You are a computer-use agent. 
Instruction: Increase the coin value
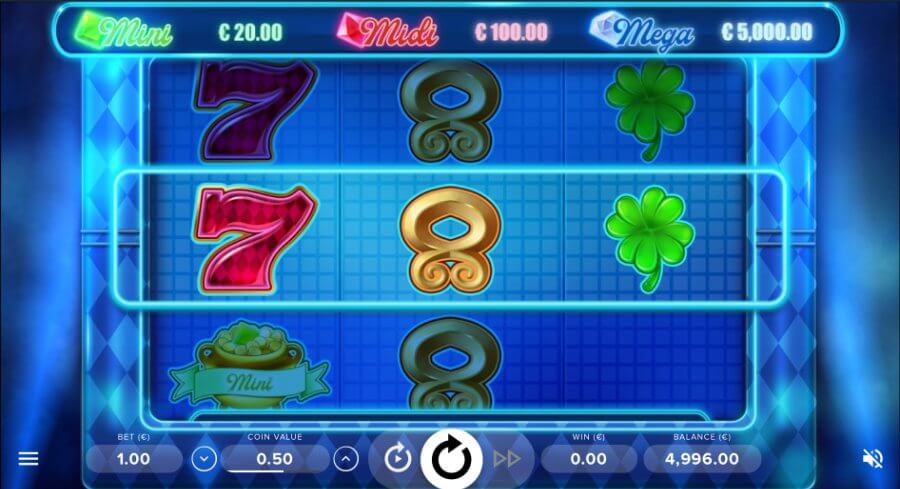(346, 459)
